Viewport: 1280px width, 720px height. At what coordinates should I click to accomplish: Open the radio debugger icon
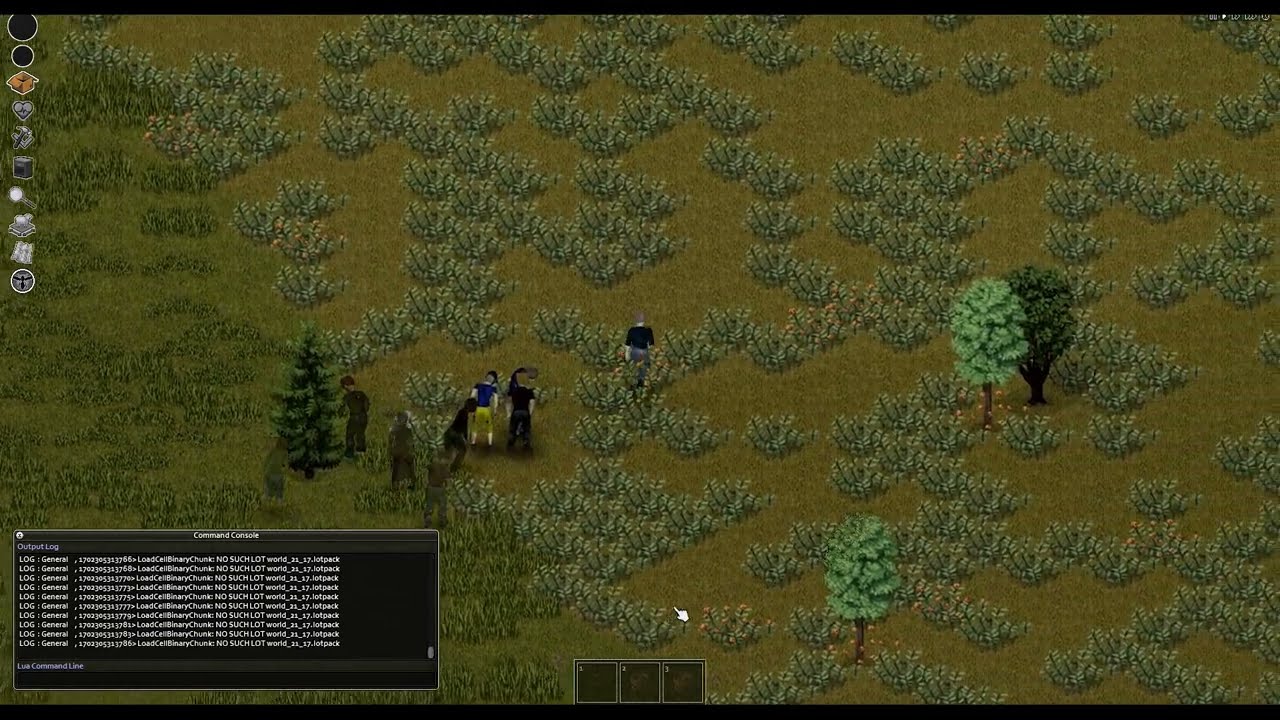(x=22, y=168)
